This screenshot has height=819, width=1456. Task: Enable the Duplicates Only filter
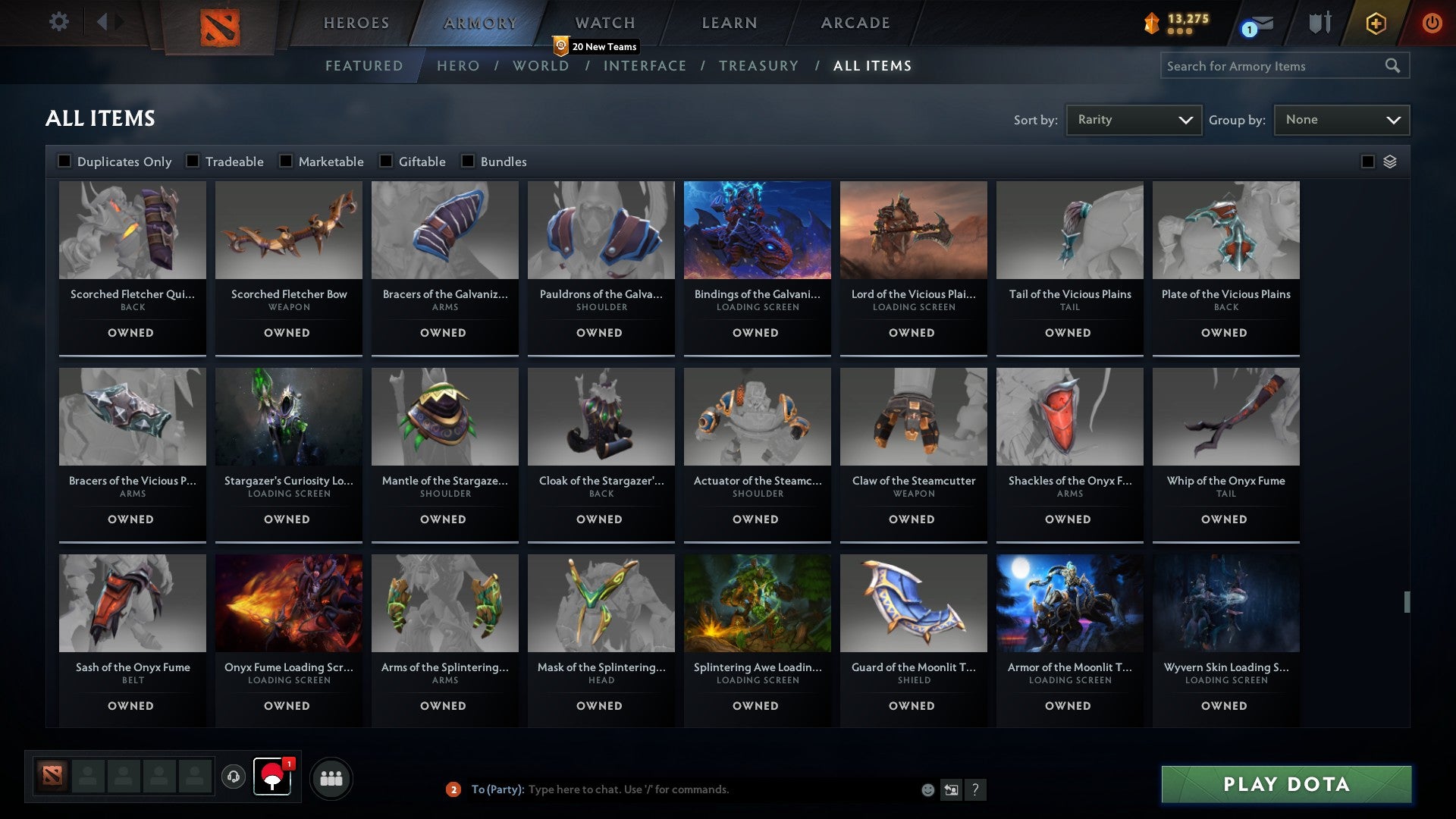(64, 161)
